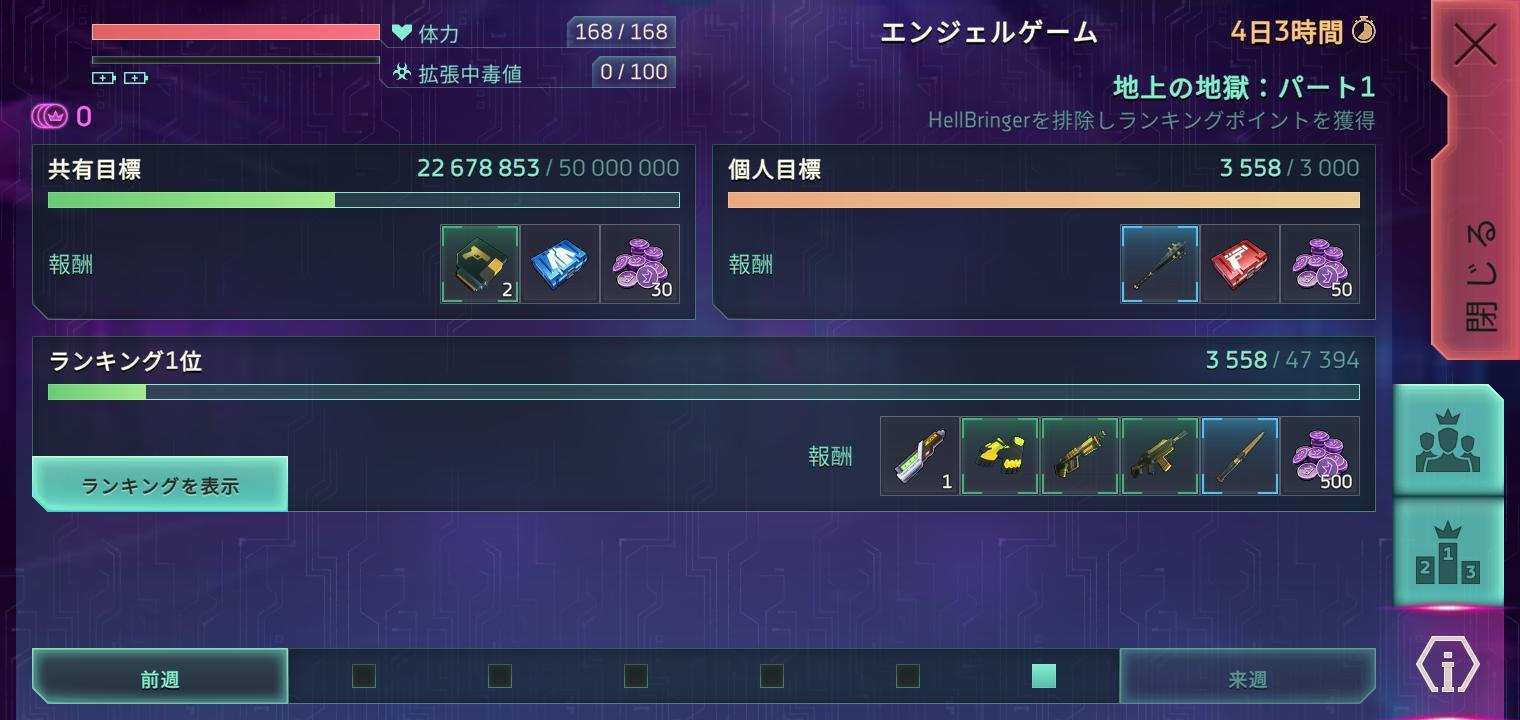Click the stopwatch icon next to the event timer
The height and width of the screenshot is (720, 1520).
(x=1366, y=31)
